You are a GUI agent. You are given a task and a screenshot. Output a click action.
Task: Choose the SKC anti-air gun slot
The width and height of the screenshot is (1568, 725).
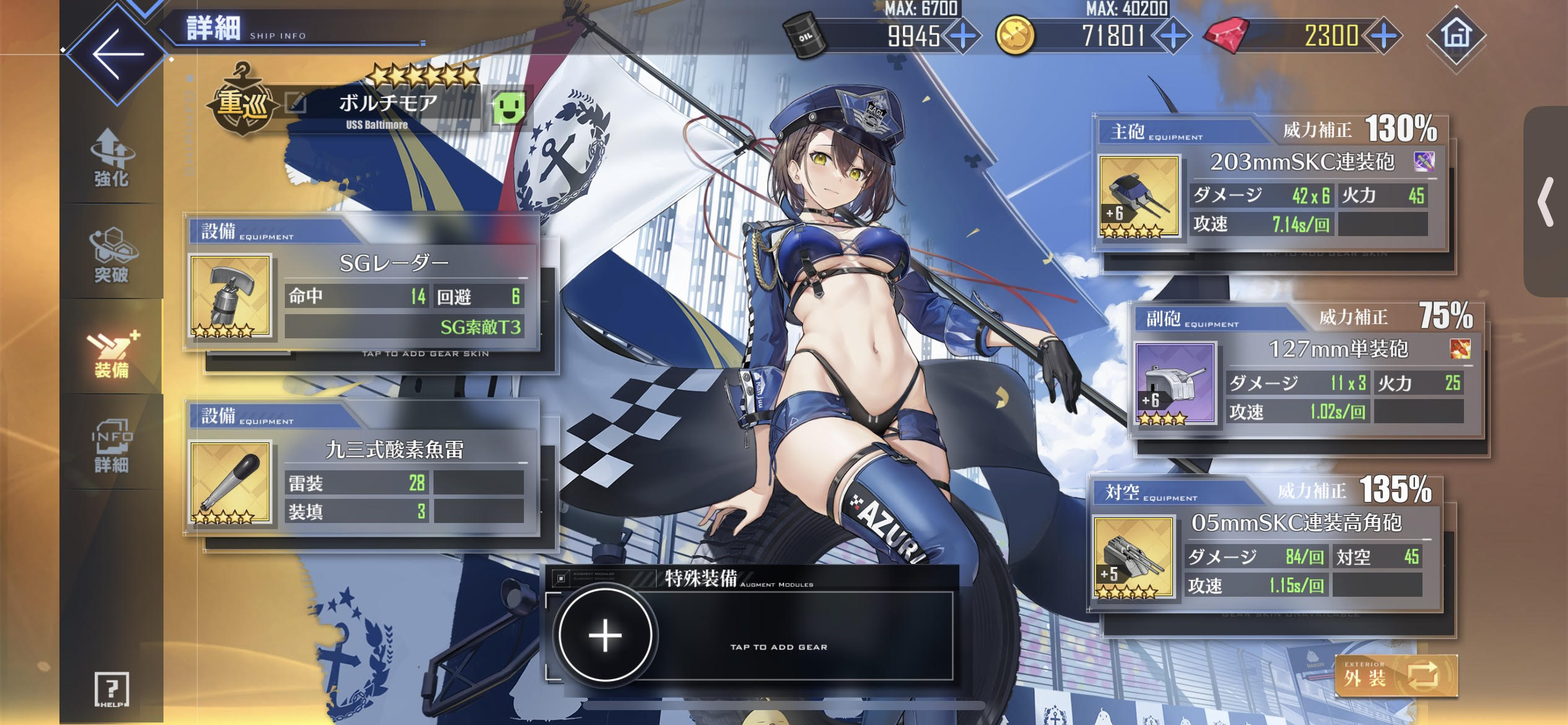[x=1133, y=556]
